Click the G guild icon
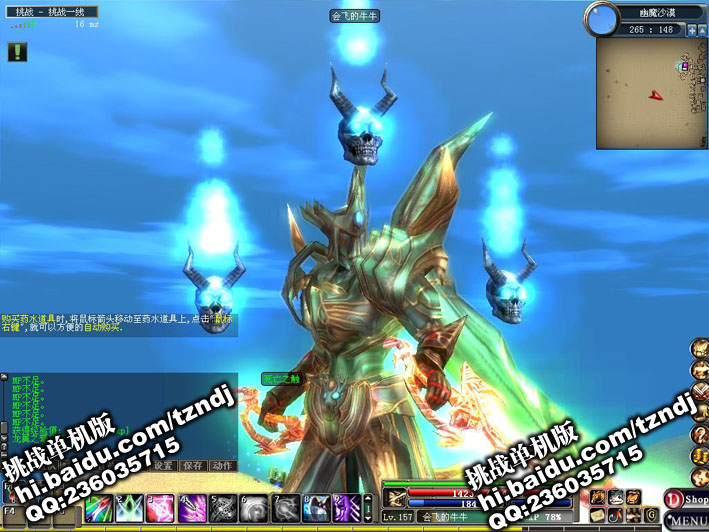This screenshot has width=709, height=532. (651, 516)
